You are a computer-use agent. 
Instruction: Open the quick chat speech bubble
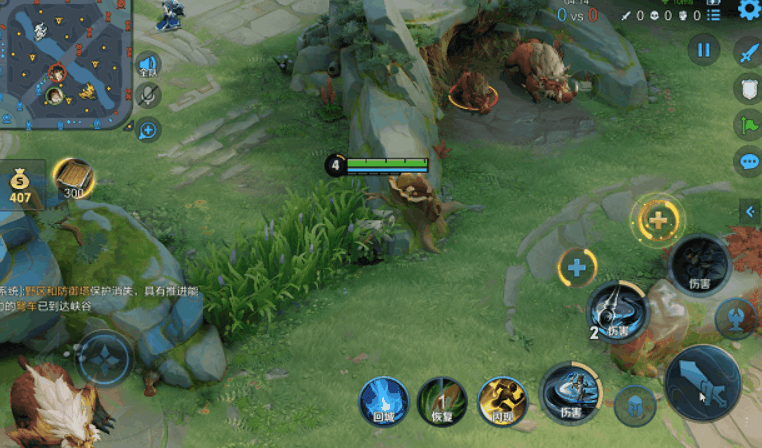coord(748,162)
